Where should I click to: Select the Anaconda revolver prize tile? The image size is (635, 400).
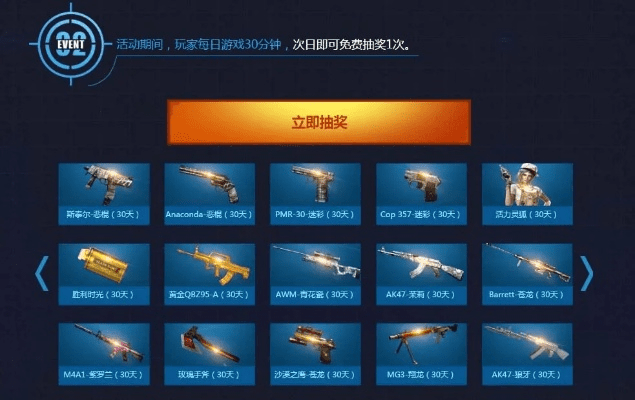pyautogui.click(x=209, y=192)
